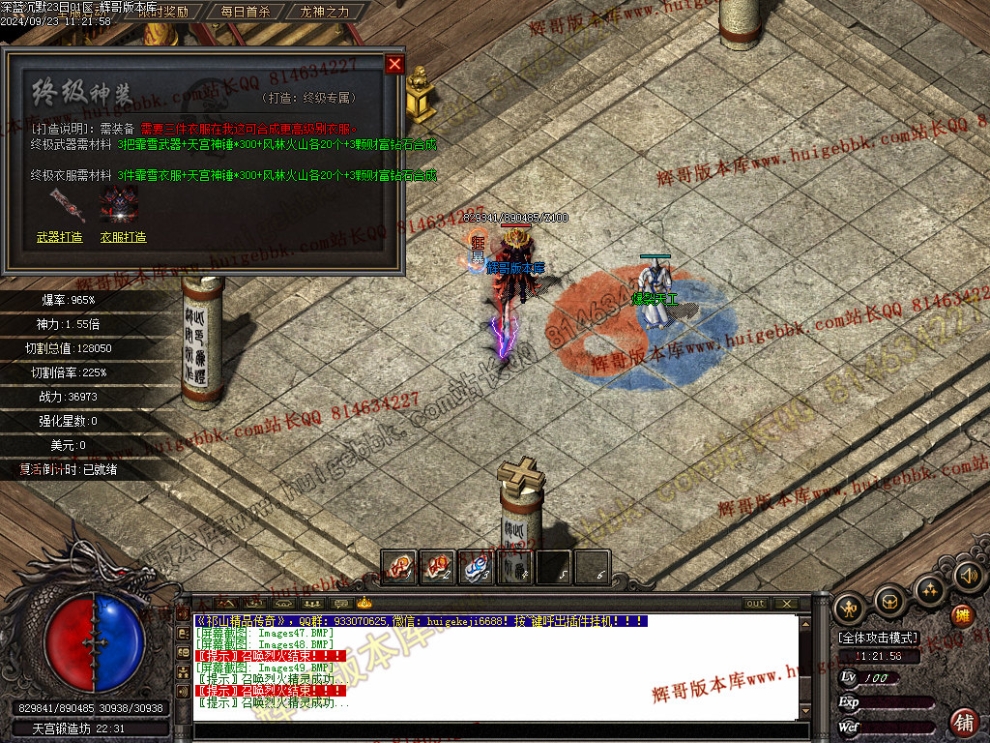Click the orange 摊 stall button

coord(962,616)
